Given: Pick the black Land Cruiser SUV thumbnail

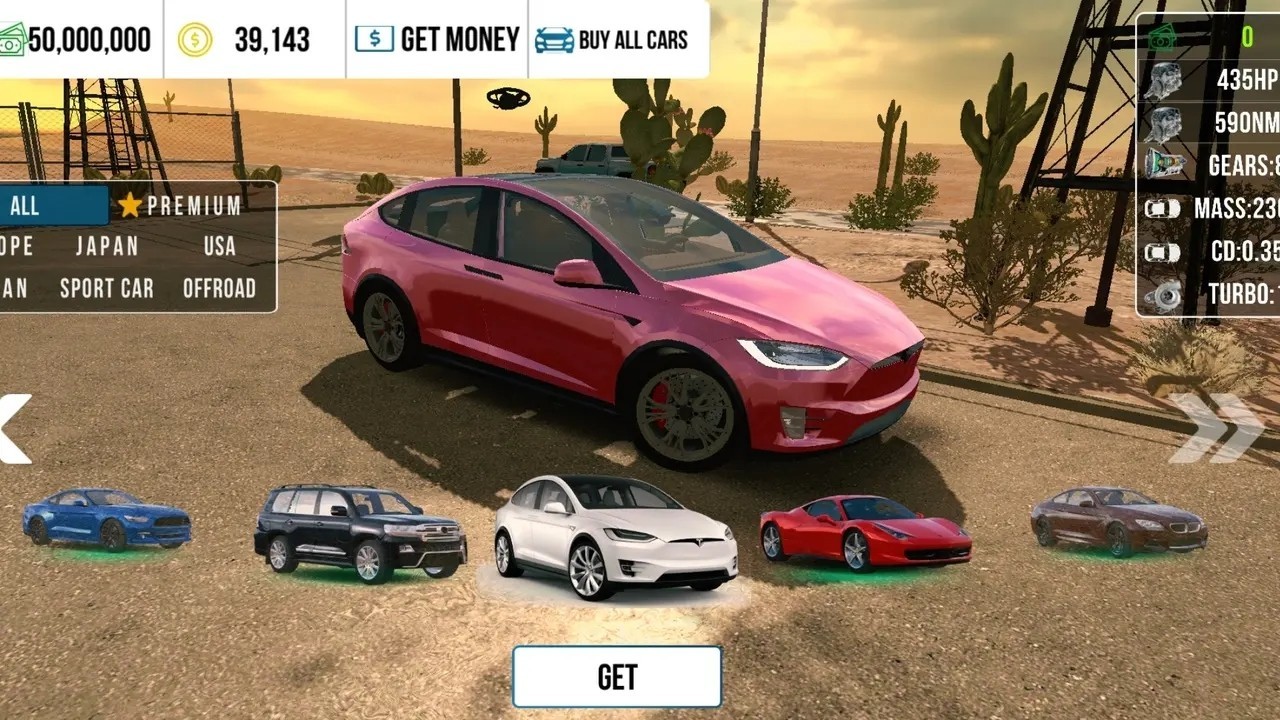Looking at the screenshot, I should click(360, 532).
